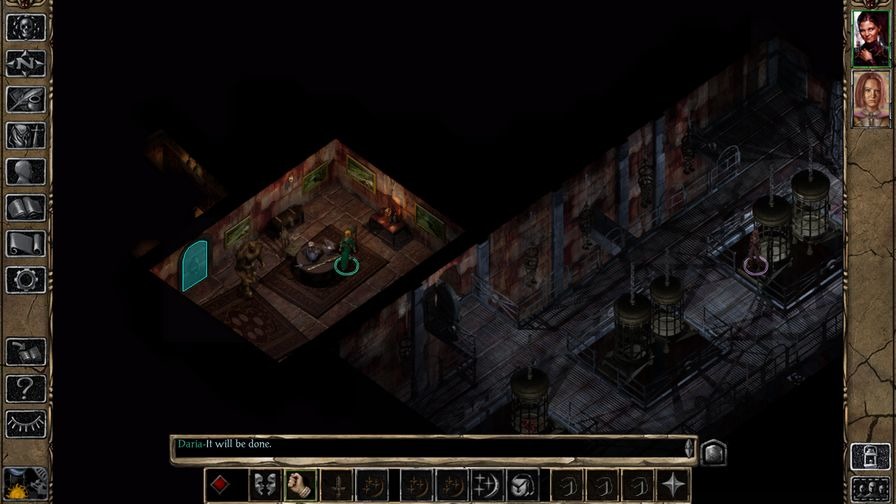This screenshot has height=504, width=896.
Task: Open the options gear menu
Action: [25, 279]
